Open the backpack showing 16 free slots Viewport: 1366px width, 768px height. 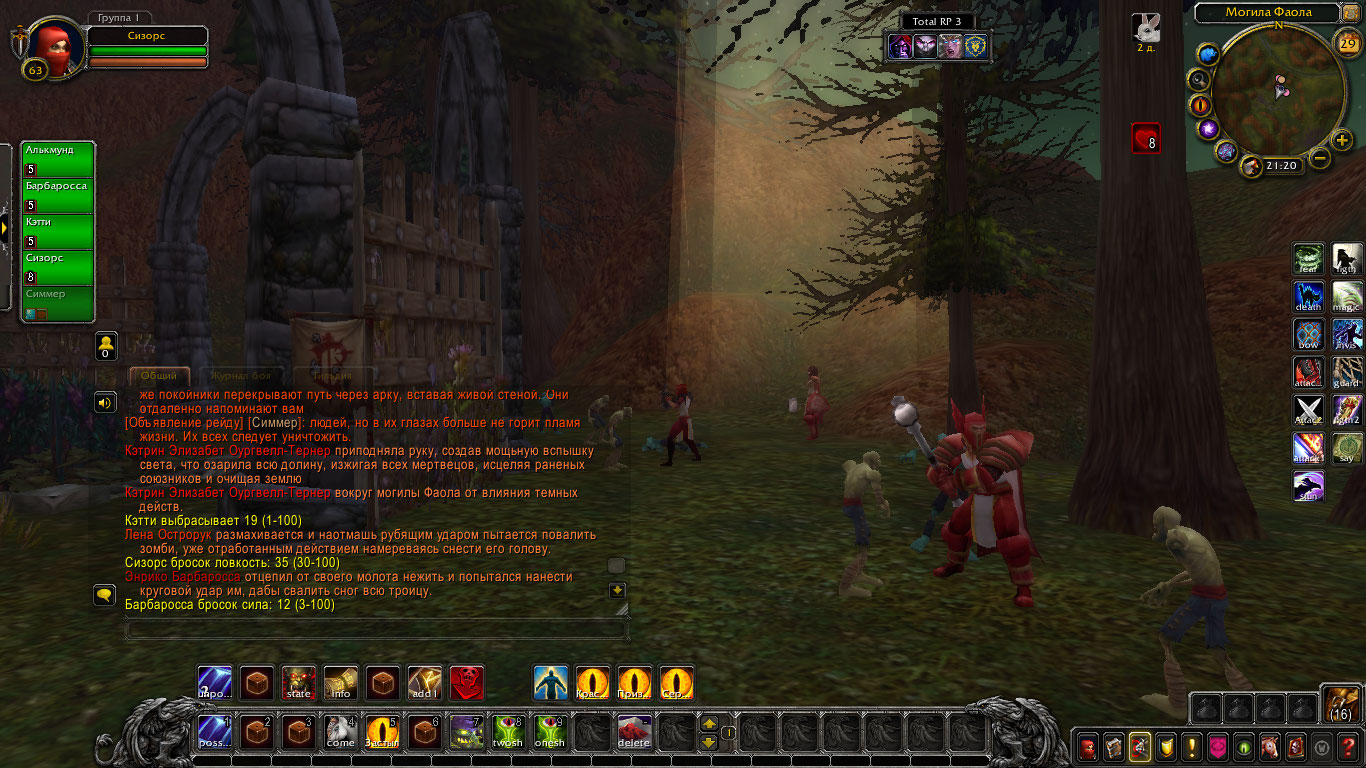tap(1340, 704)
